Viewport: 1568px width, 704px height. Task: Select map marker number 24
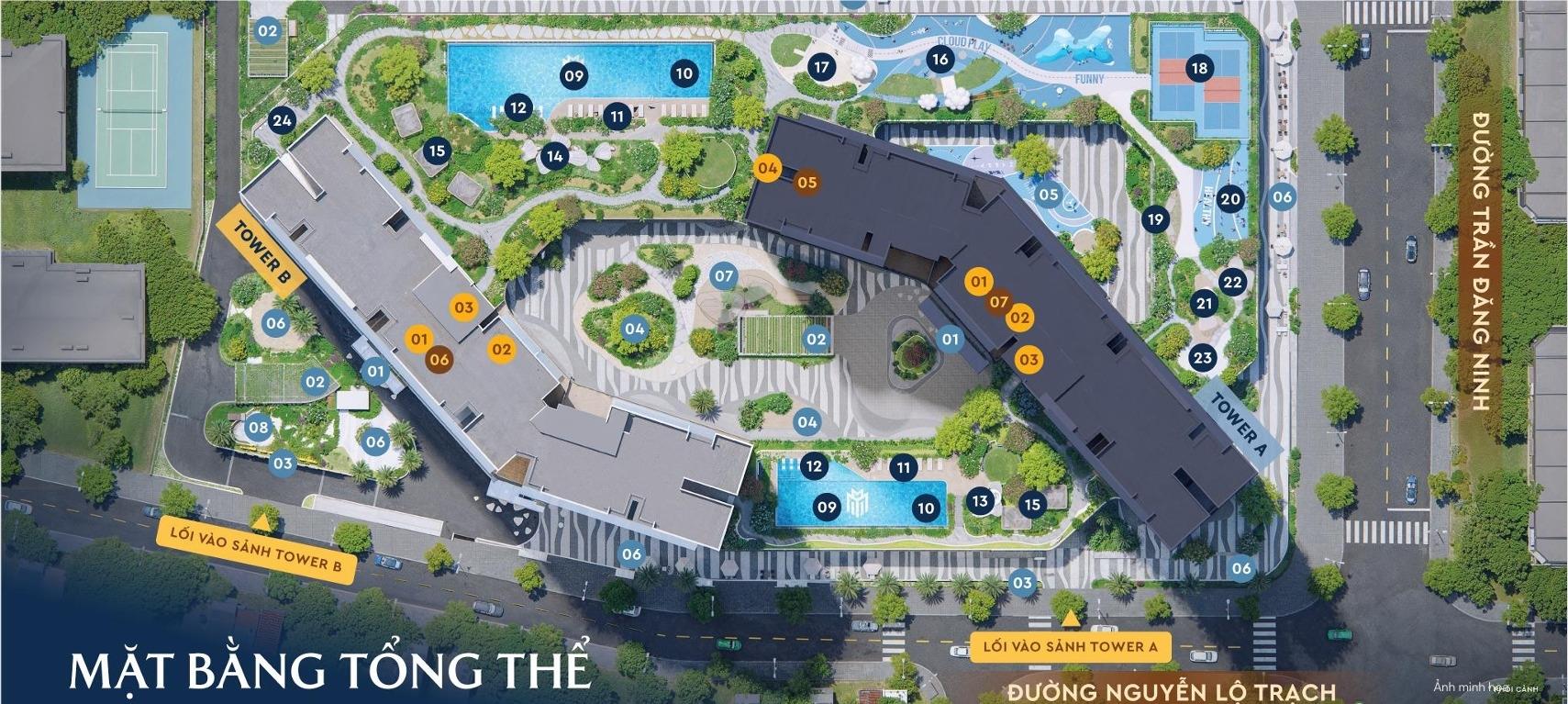[x=282, y=120]
